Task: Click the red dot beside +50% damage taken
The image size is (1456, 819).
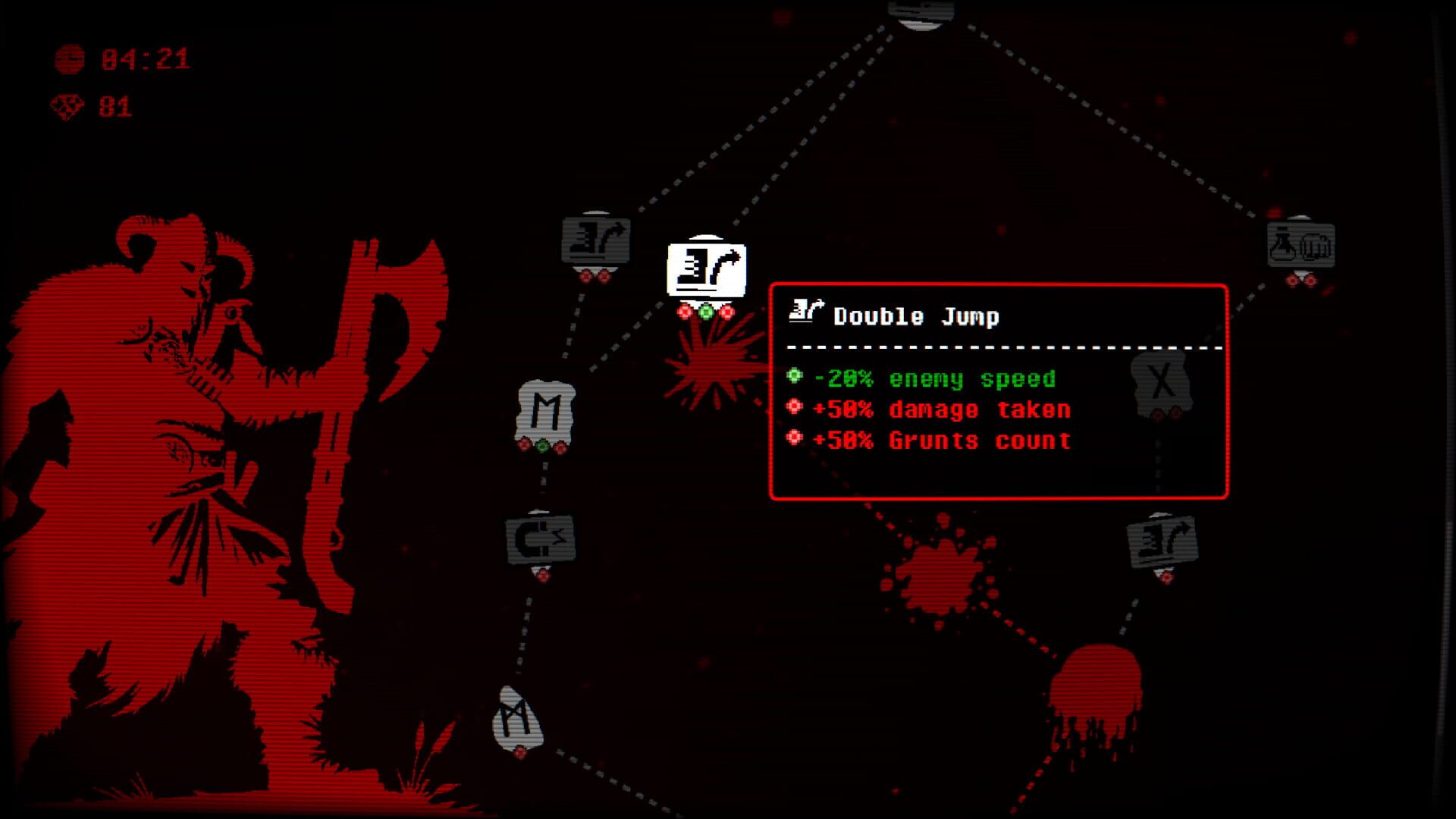Action: [793, 407]
